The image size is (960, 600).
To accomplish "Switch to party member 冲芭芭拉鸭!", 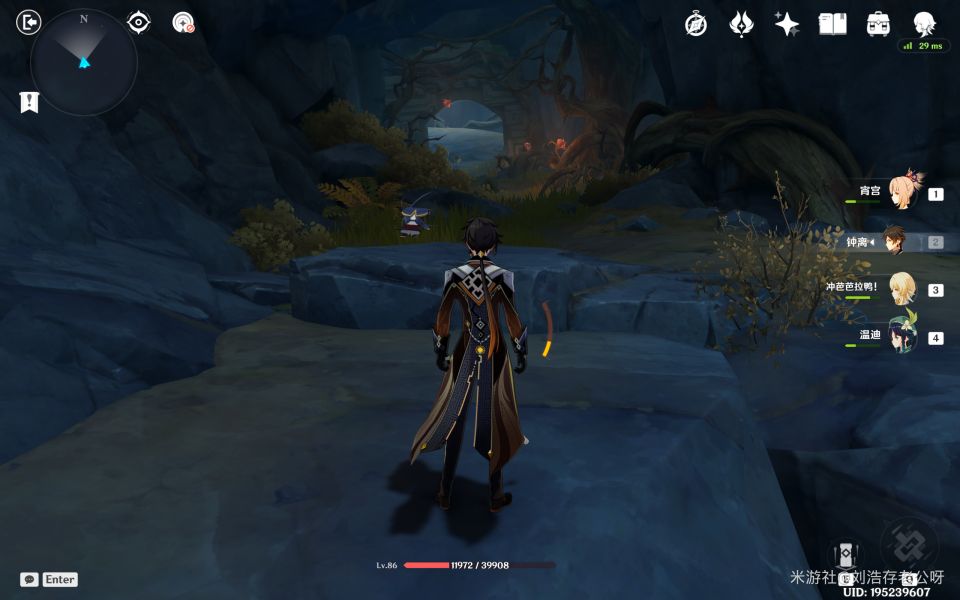I will (903, 289).
